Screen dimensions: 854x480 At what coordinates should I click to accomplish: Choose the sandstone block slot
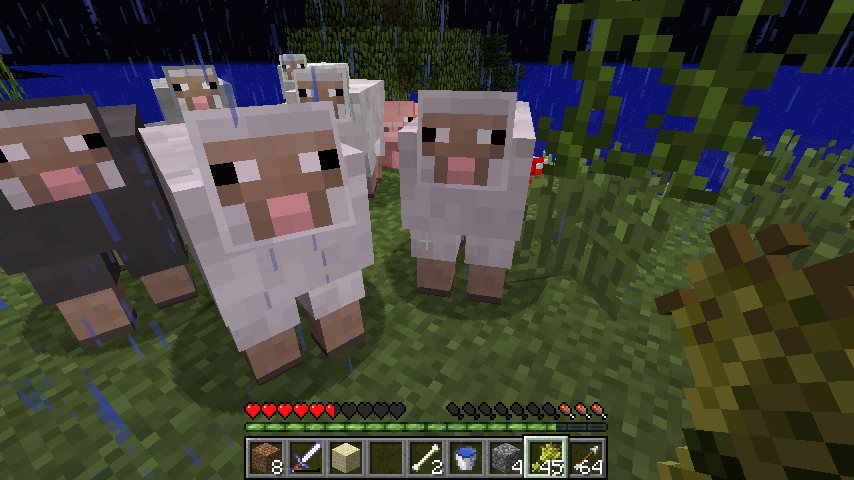pos(344,459)
